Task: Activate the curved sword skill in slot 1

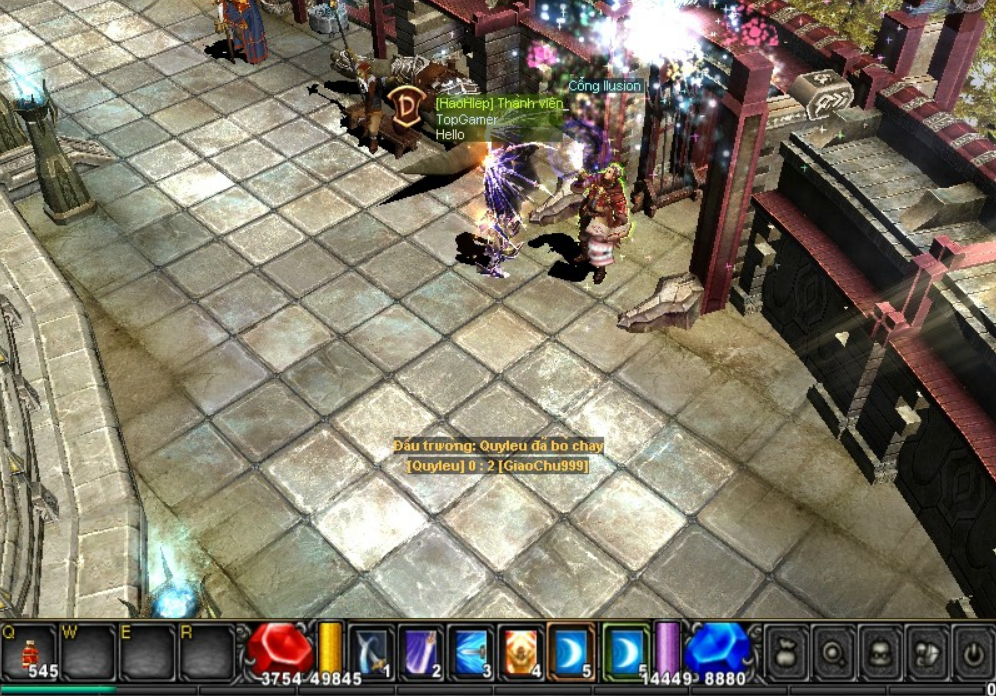Action: click(372, 652)
